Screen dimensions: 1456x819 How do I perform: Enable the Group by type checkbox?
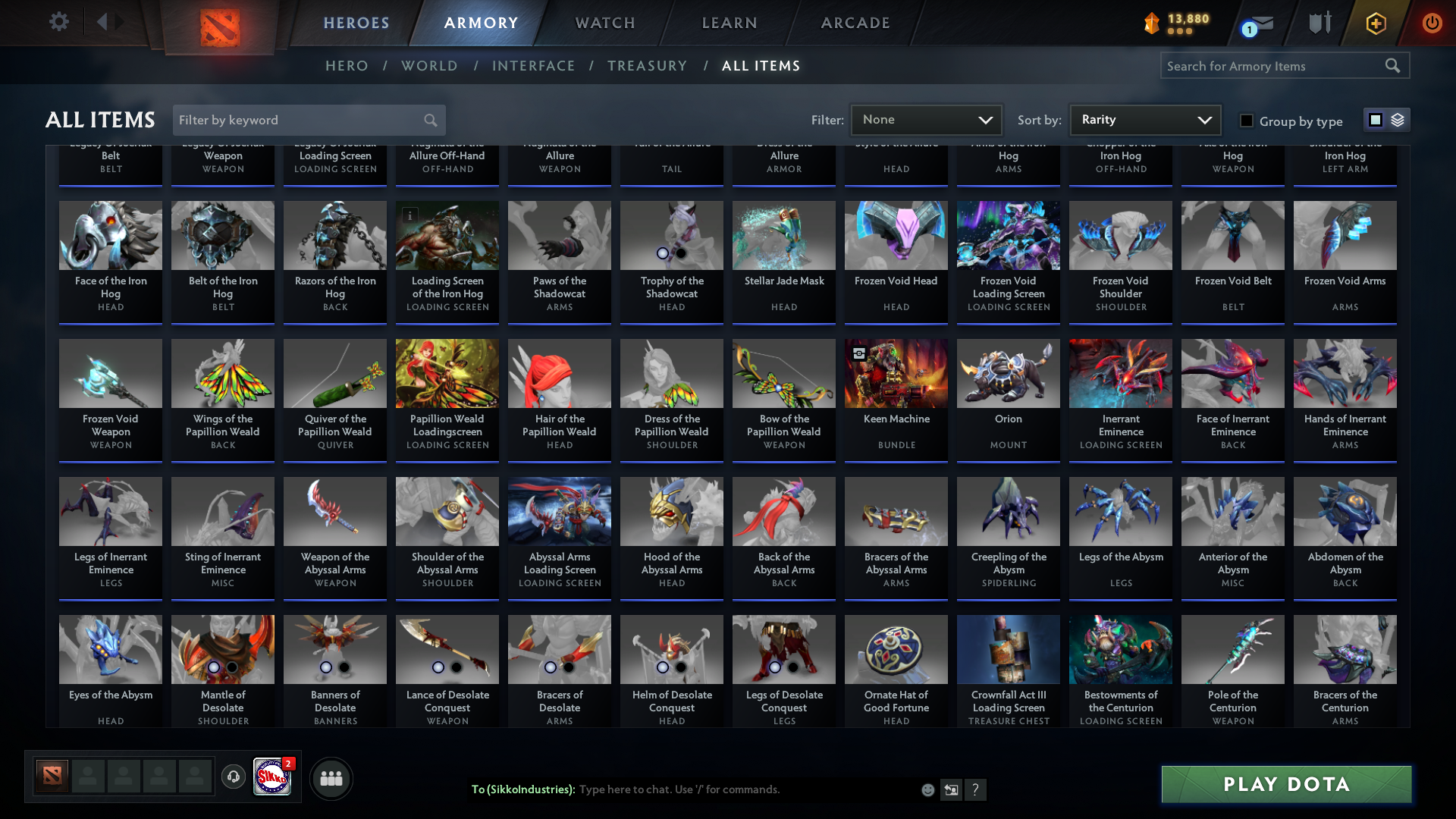[x=1246, y=121]
